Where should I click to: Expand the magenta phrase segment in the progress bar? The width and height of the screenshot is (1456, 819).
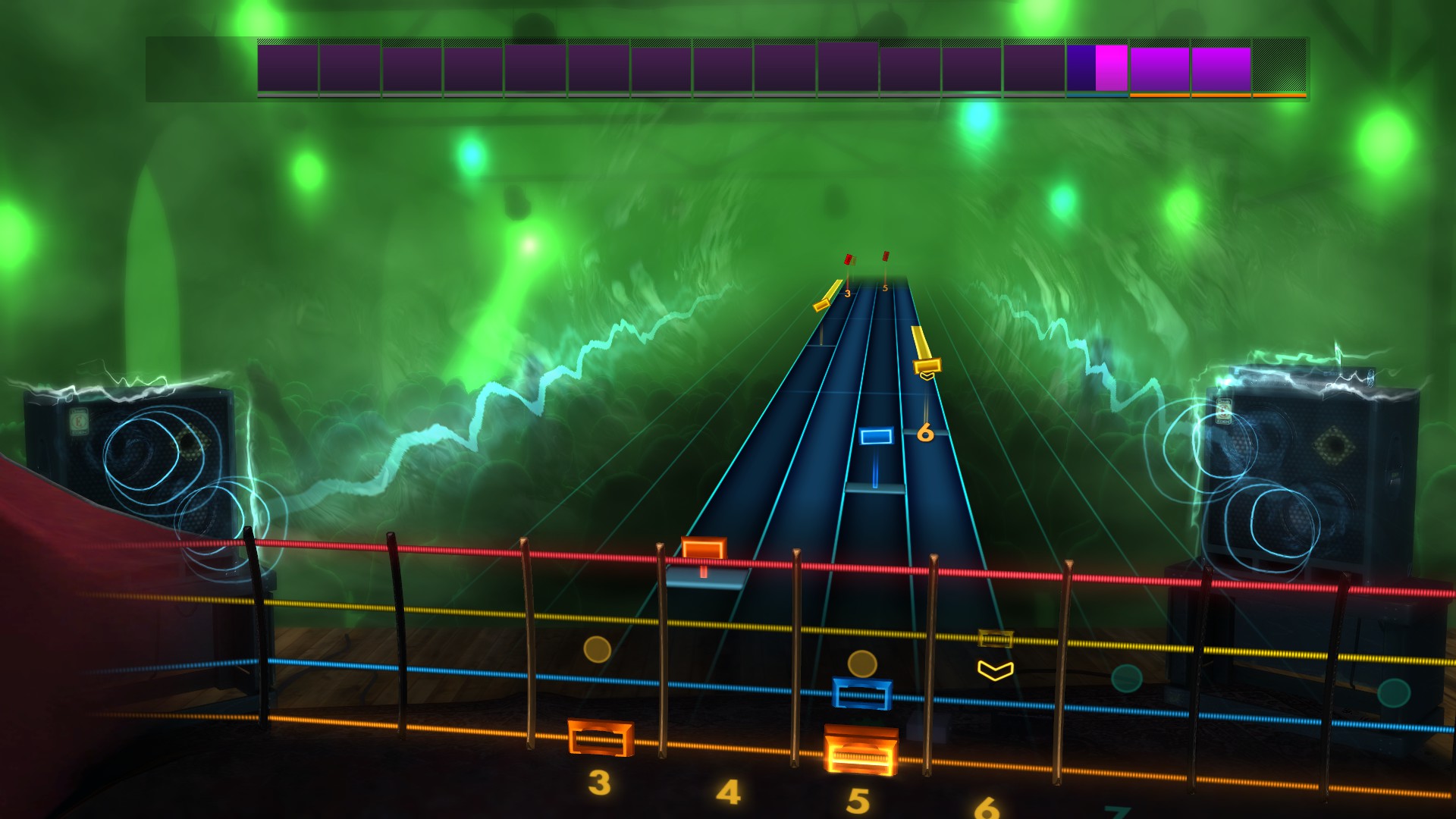1112,68
